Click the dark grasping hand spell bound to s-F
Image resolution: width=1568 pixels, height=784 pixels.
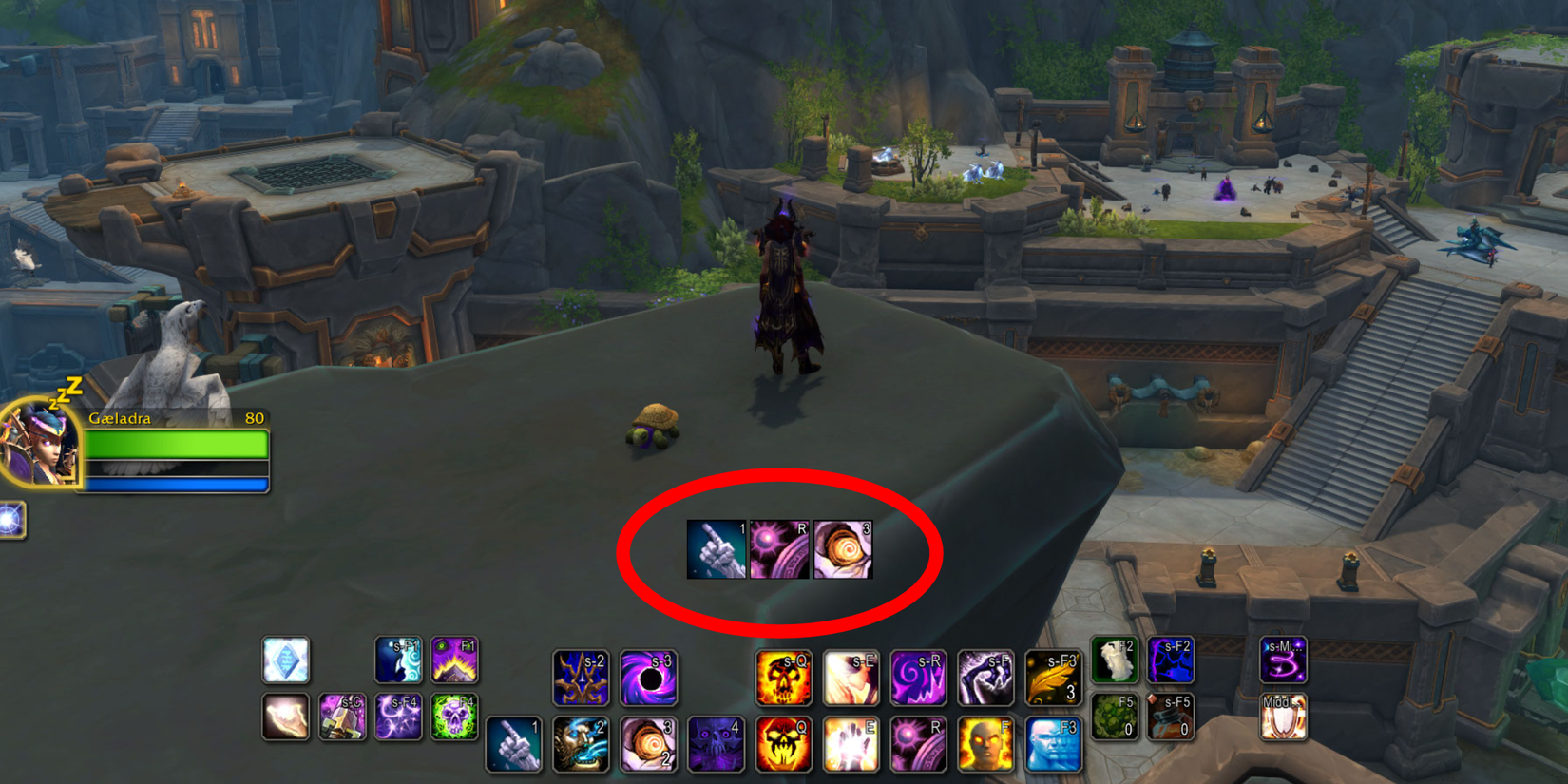(987, 677)
